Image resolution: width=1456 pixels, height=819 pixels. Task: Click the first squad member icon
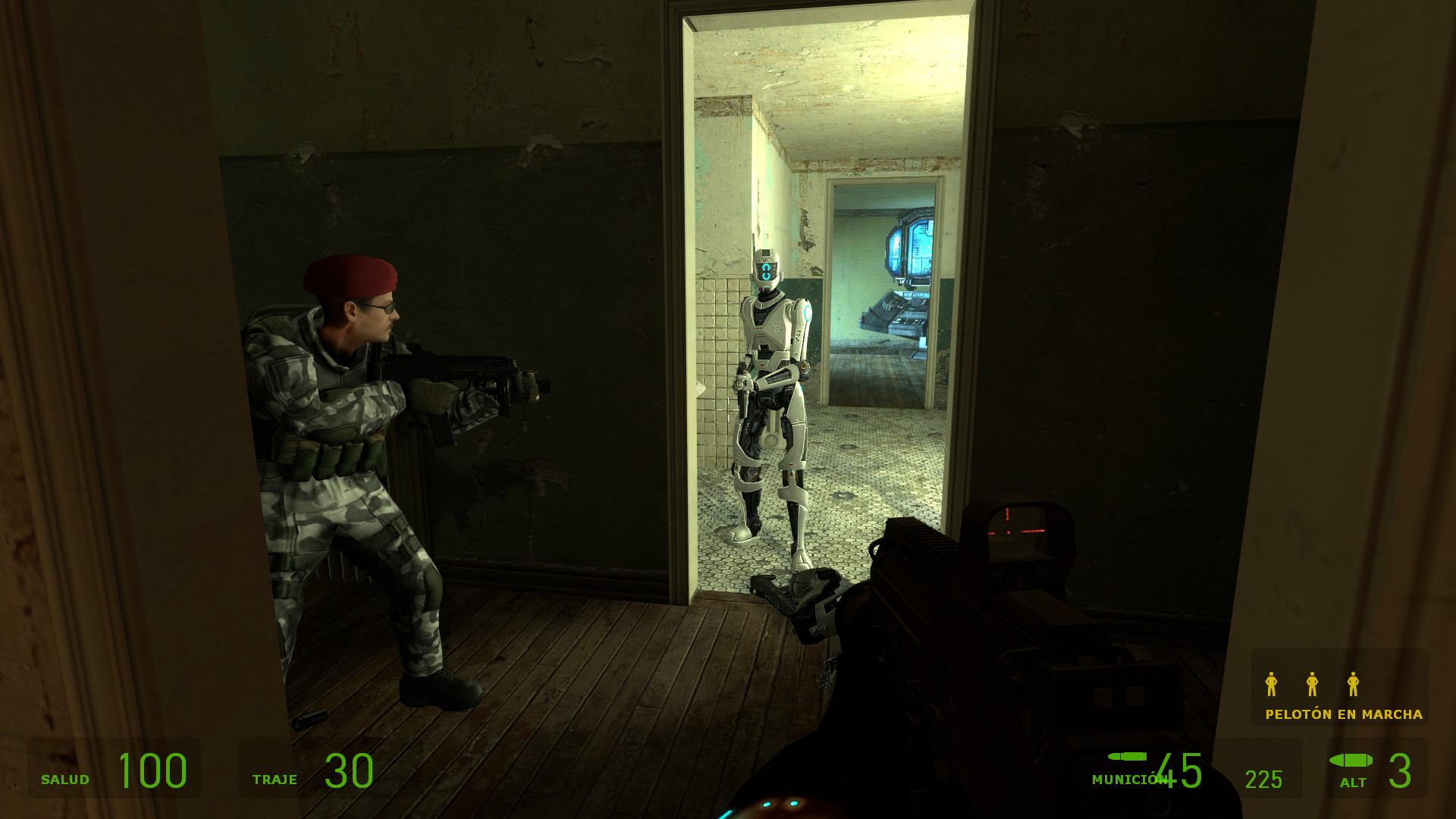click(x=1269, y=685)
